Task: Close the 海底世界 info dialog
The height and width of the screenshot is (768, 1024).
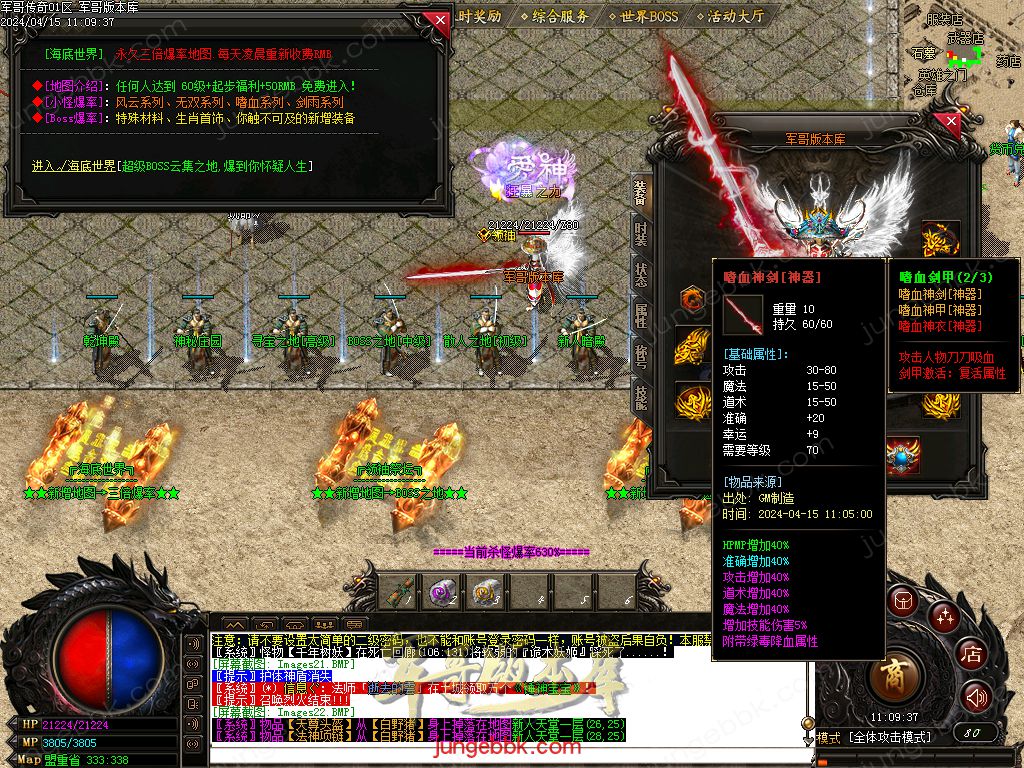Action: 437,20
